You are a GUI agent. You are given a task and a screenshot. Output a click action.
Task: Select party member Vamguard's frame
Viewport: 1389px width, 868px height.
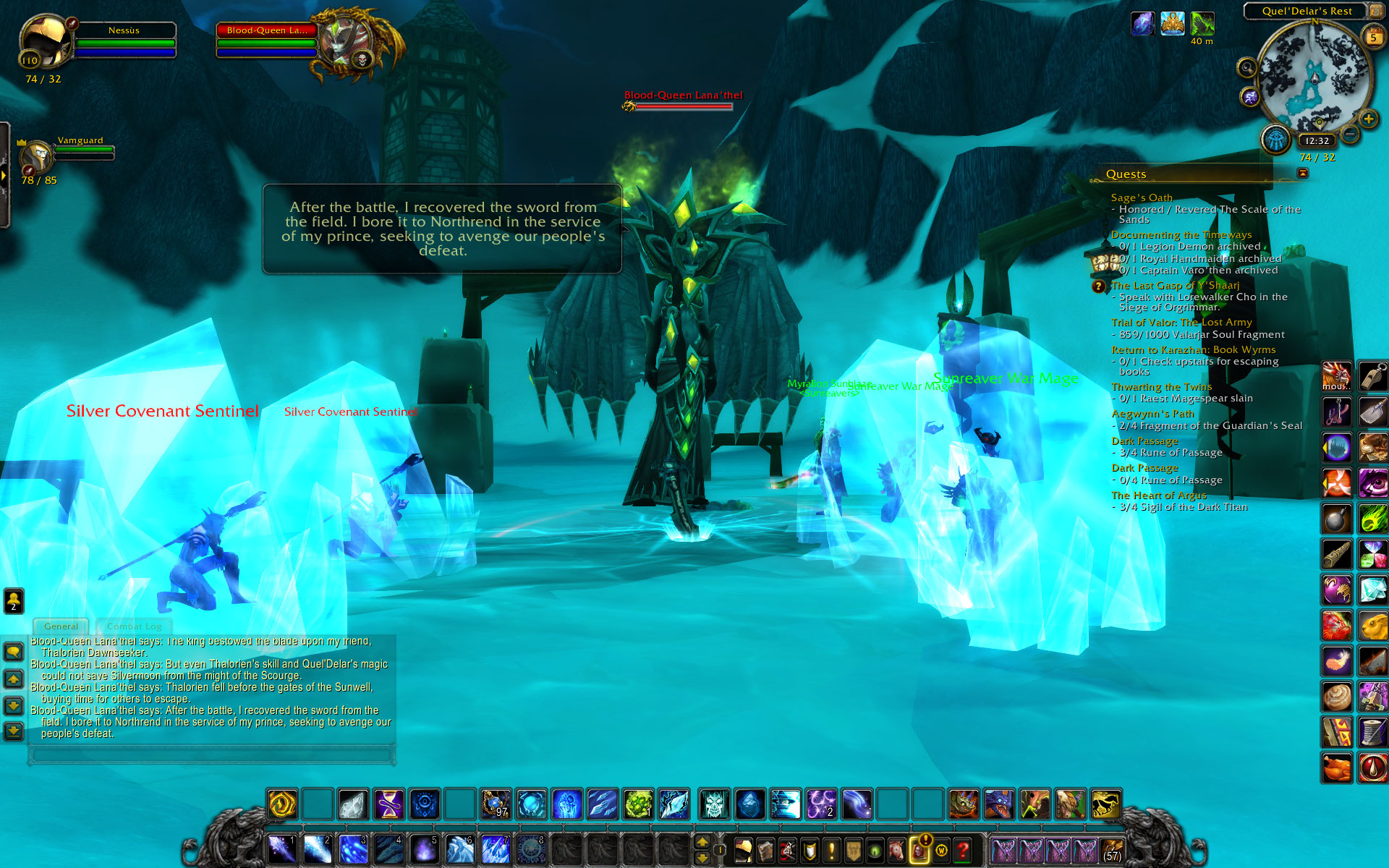tap(36, 155)
